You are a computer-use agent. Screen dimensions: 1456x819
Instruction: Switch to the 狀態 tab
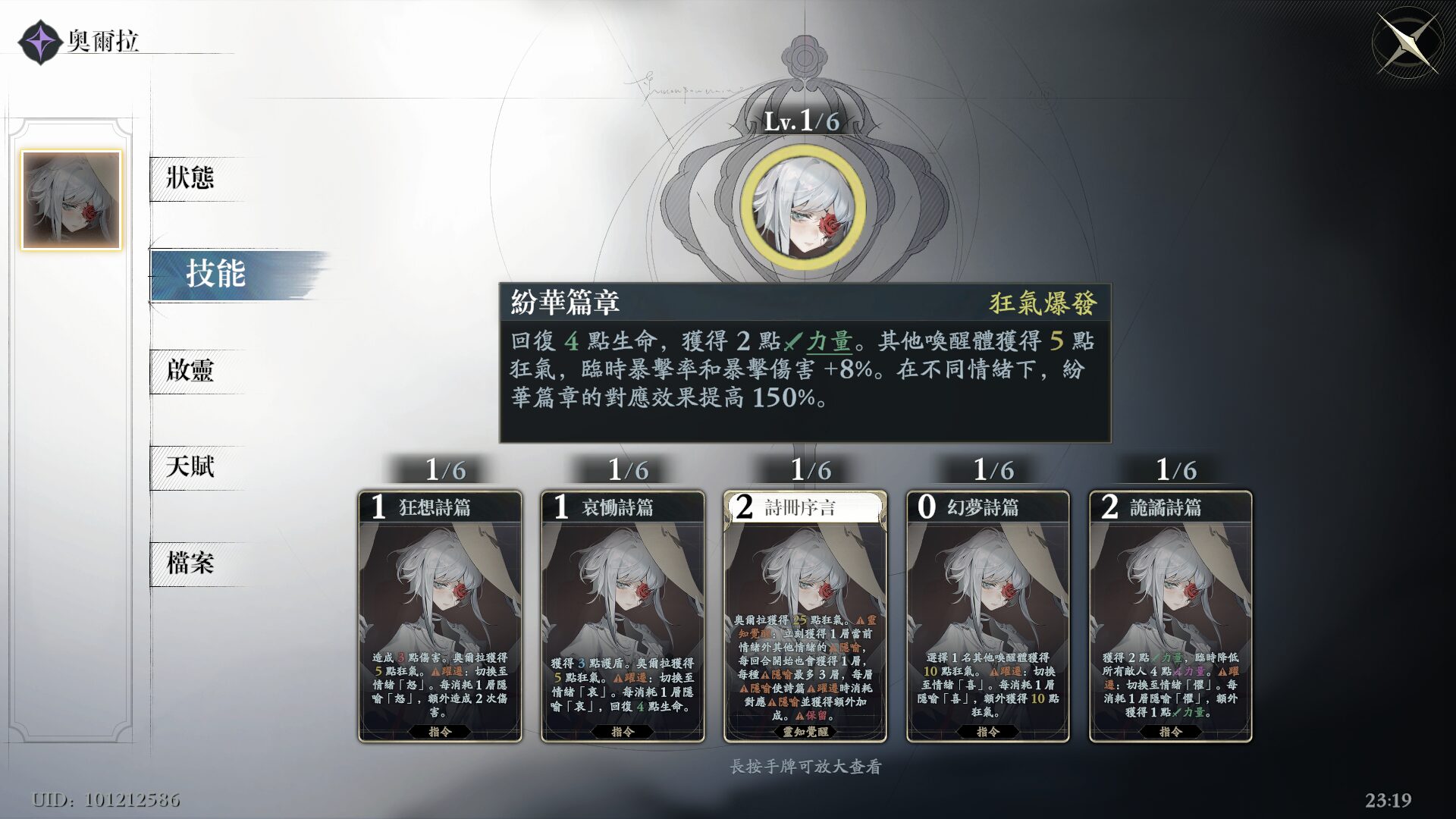(x=192, y=179)
